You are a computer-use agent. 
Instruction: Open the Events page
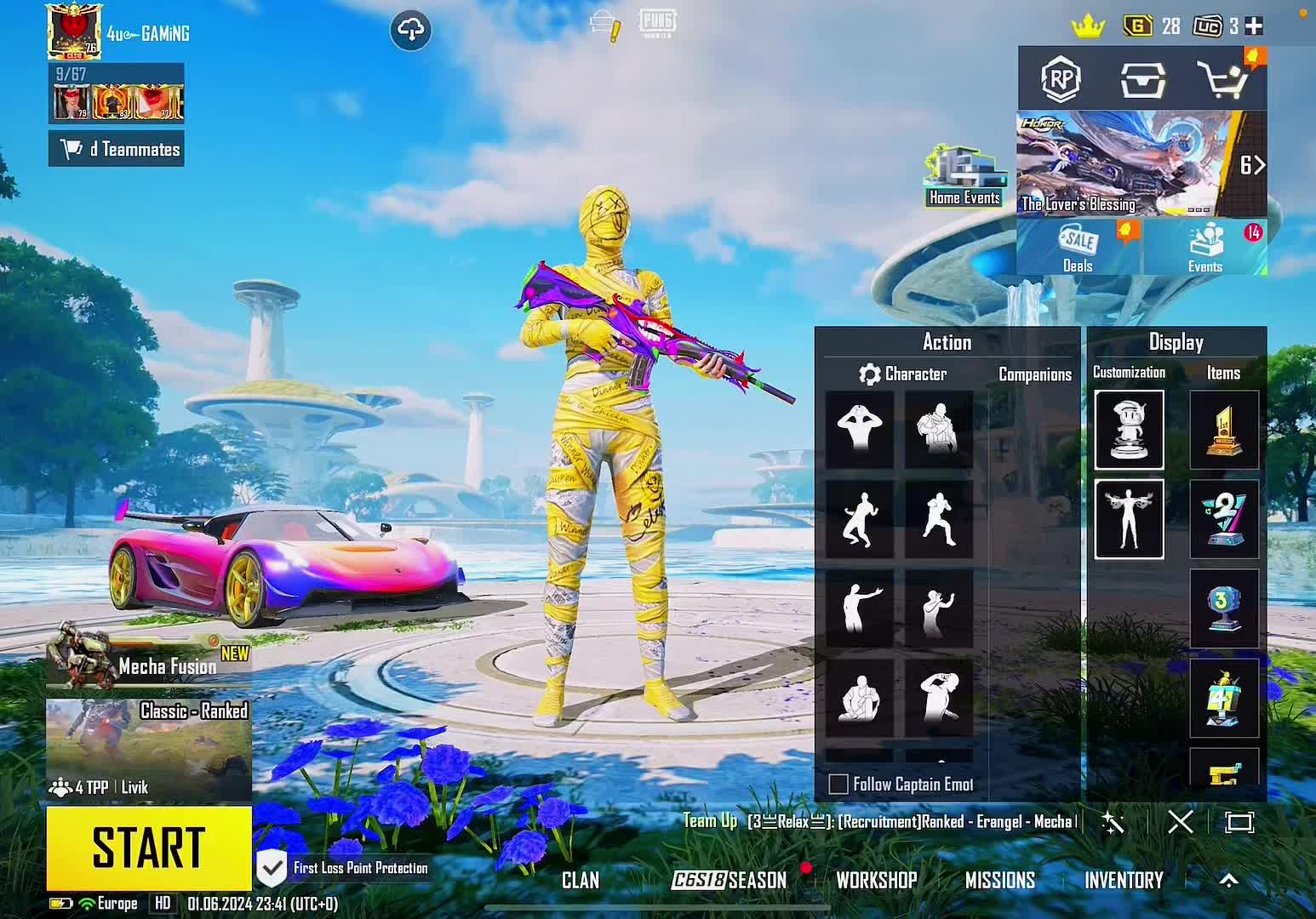coord(1205,248)
